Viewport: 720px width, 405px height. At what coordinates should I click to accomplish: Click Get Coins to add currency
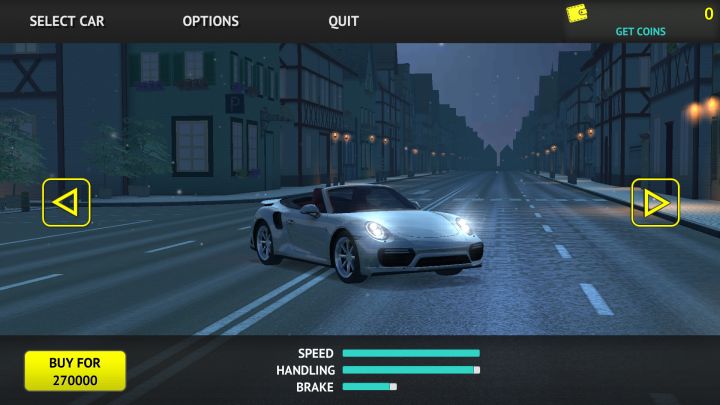click(x=640, y=31)
